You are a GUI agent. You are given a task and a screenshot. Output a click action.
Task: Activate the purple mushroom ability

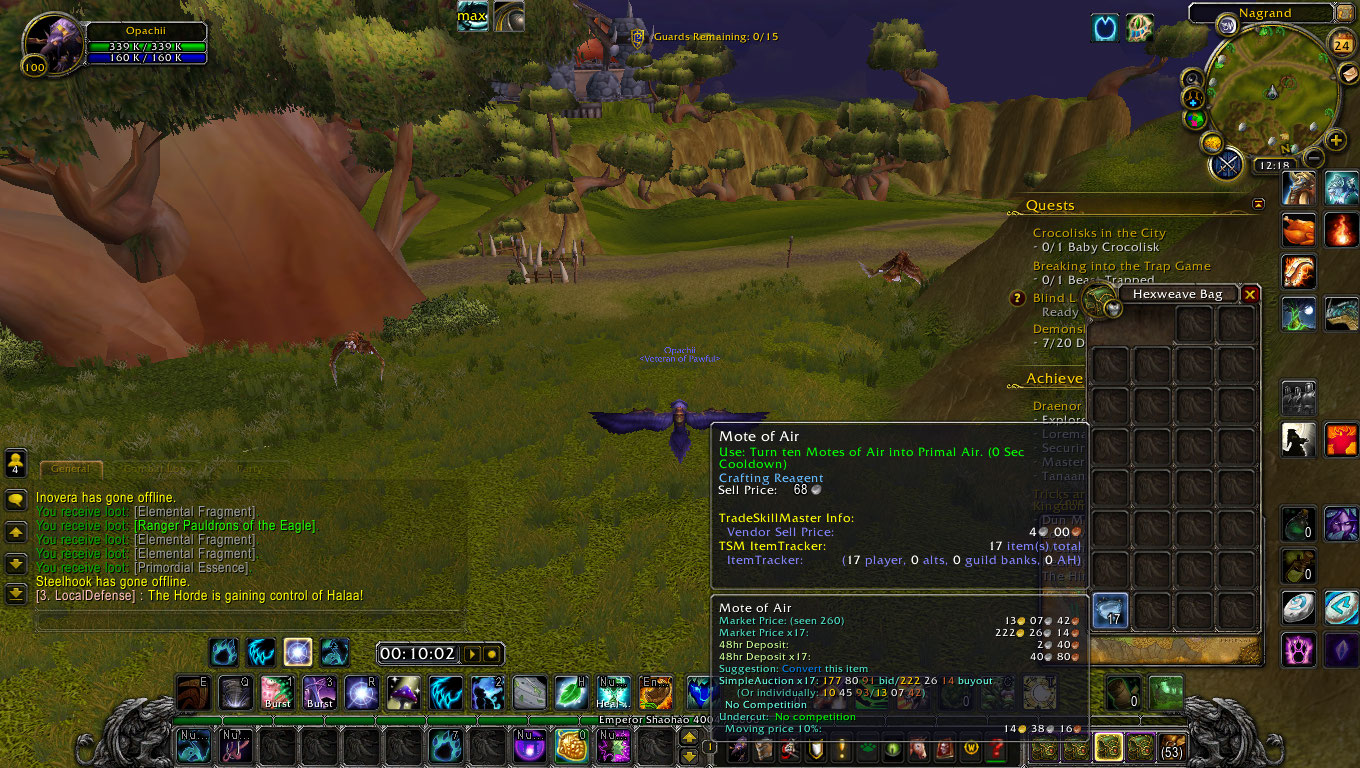pos(404,692)
